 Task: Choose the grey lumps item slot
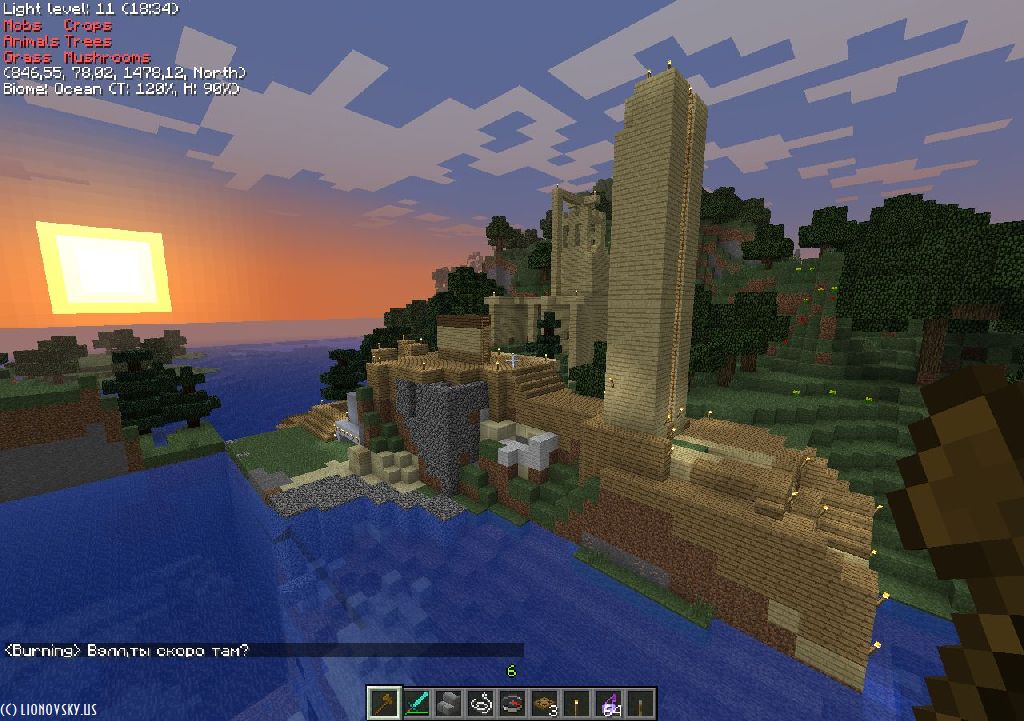pos(448,703)
